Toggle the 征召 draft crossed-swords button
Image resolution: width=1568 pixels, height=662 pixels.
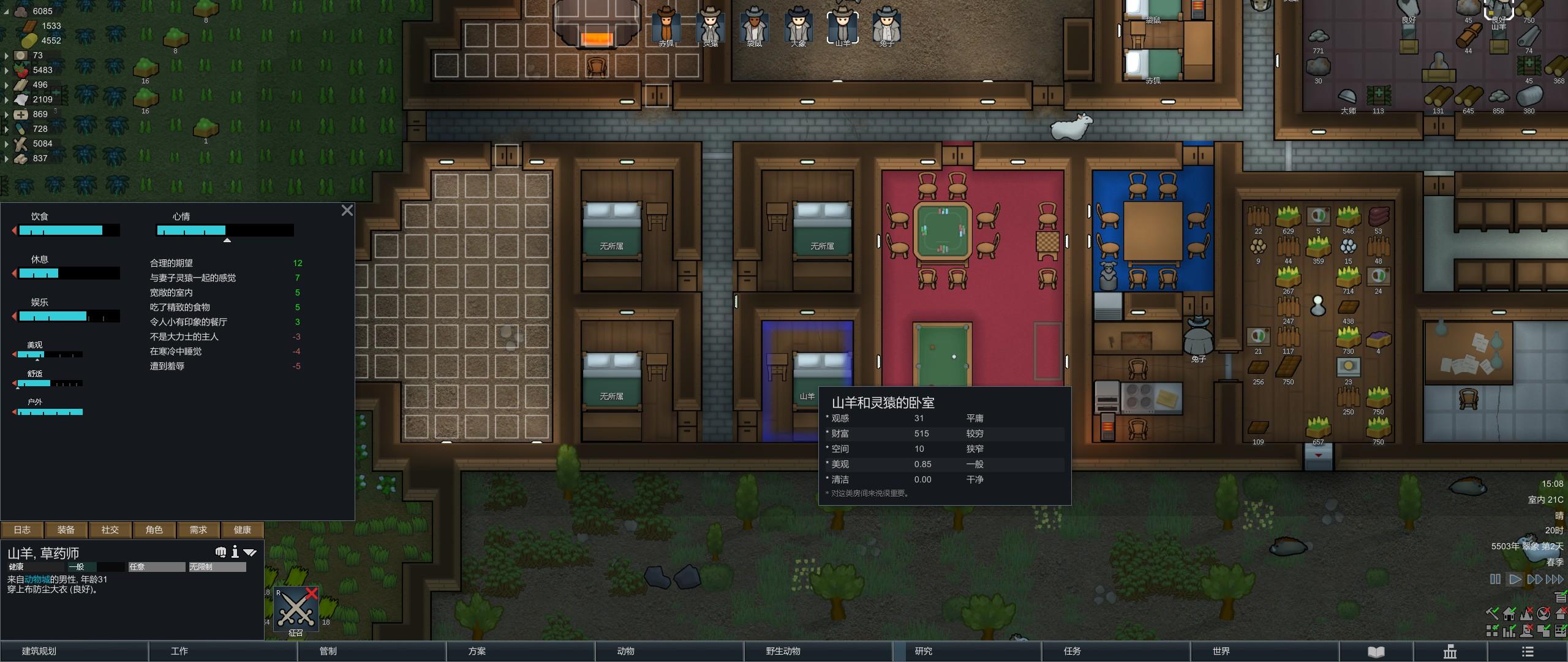click(x=296, y=609)
